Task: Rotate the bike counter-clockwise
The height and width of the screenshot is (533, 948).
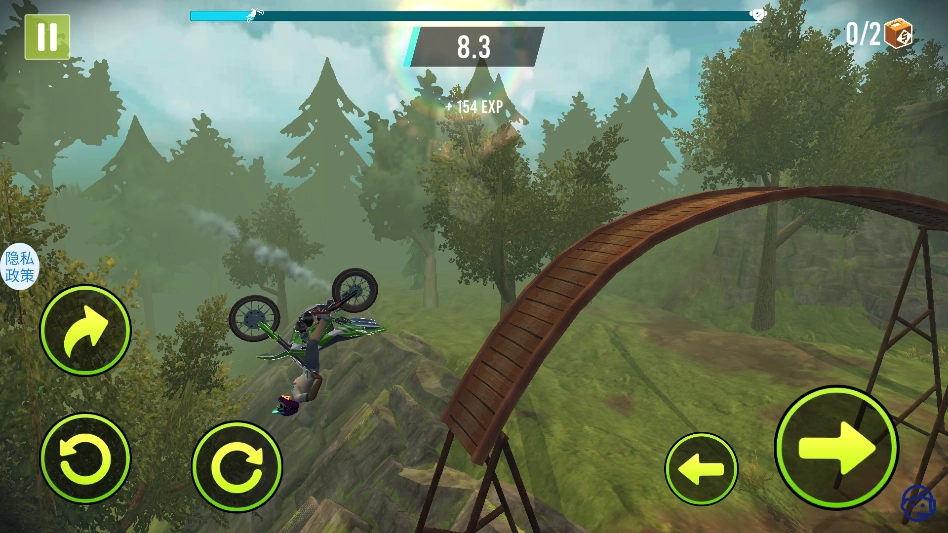Action: pos(85,459)
